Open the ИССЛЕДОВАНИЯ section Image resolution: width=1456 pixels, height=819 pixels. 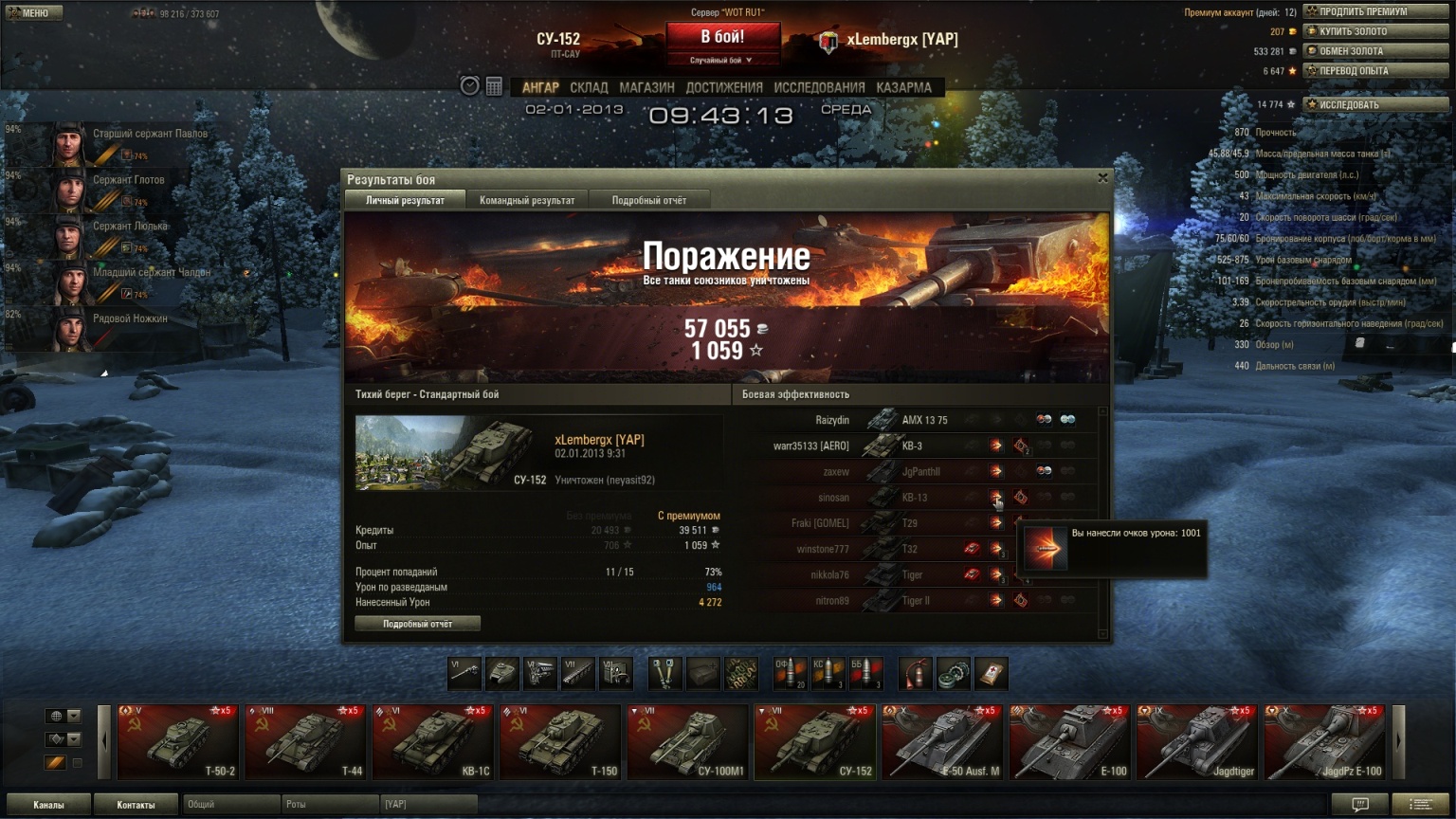(819, 87)
